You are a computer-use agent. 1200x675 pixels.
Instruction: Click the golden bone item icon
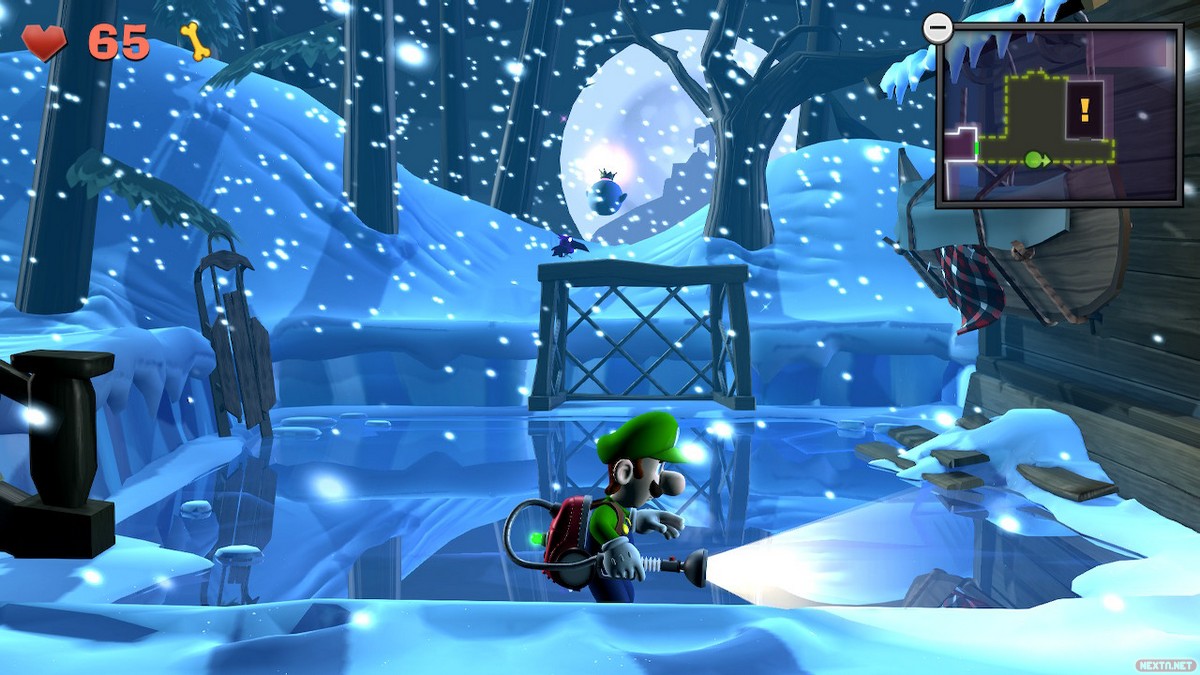(195, 41)
